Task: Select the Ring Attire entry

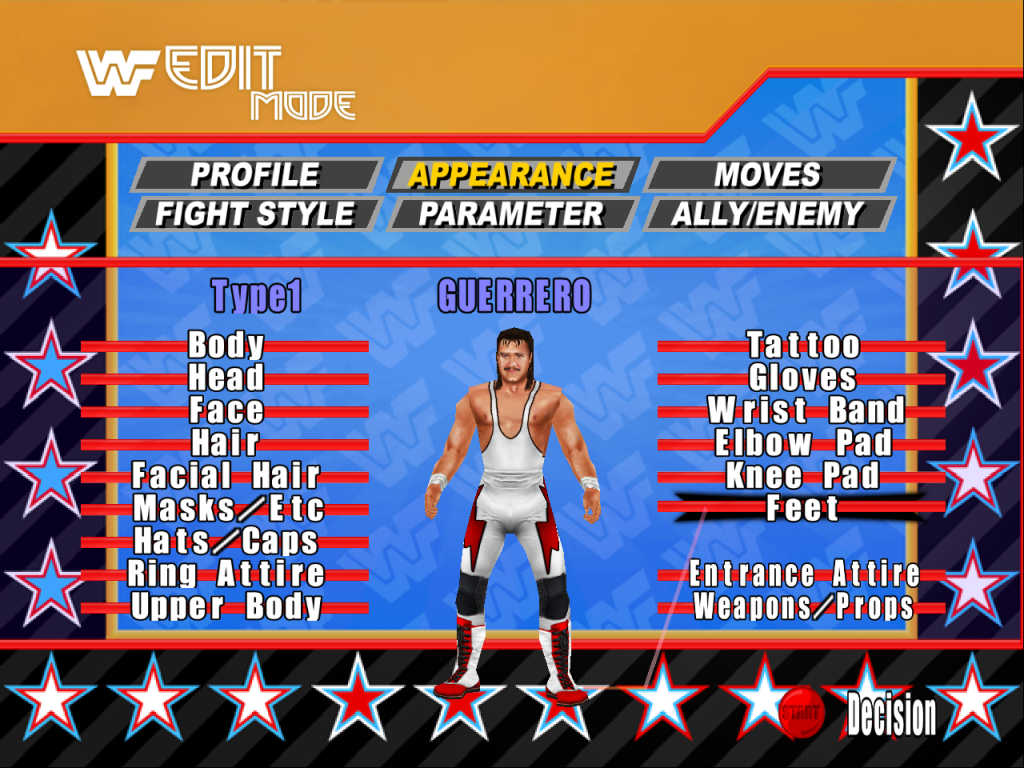Action: [x=226, y=574]
